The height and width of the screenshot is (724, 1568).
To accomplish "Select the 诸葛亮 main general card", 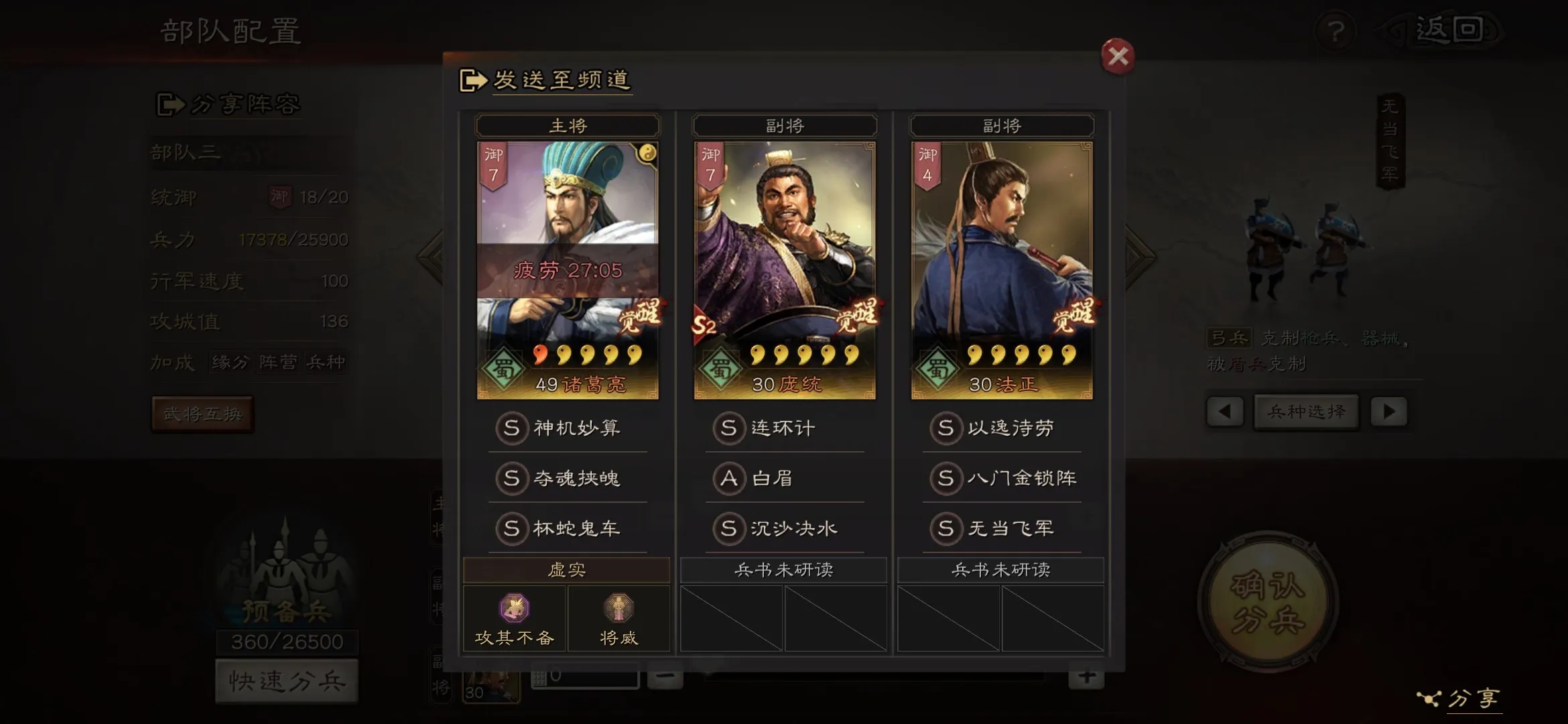I will click(x=568, y=270).
